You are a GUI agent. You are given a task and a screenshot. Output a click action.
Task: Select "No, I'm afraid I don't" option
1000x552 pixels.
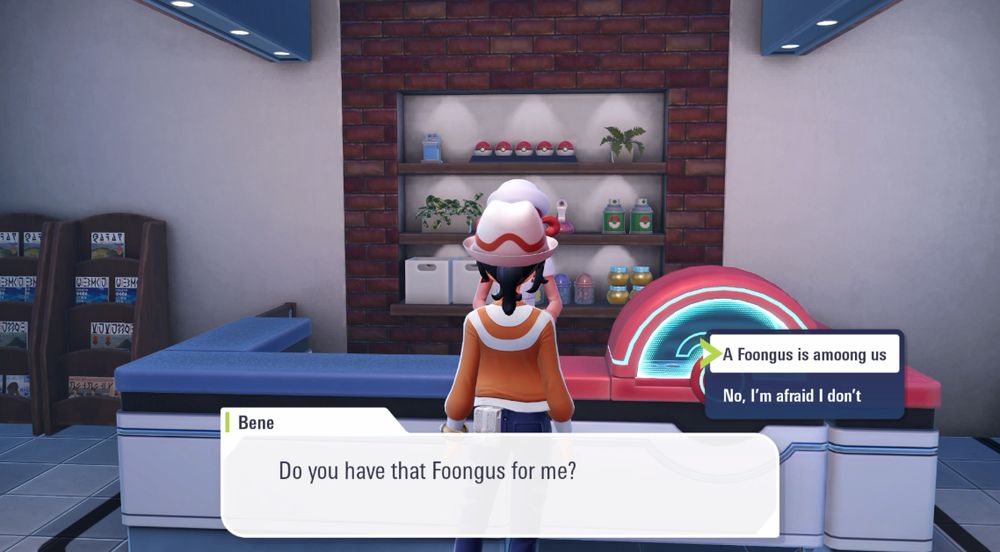click(792, 396)
